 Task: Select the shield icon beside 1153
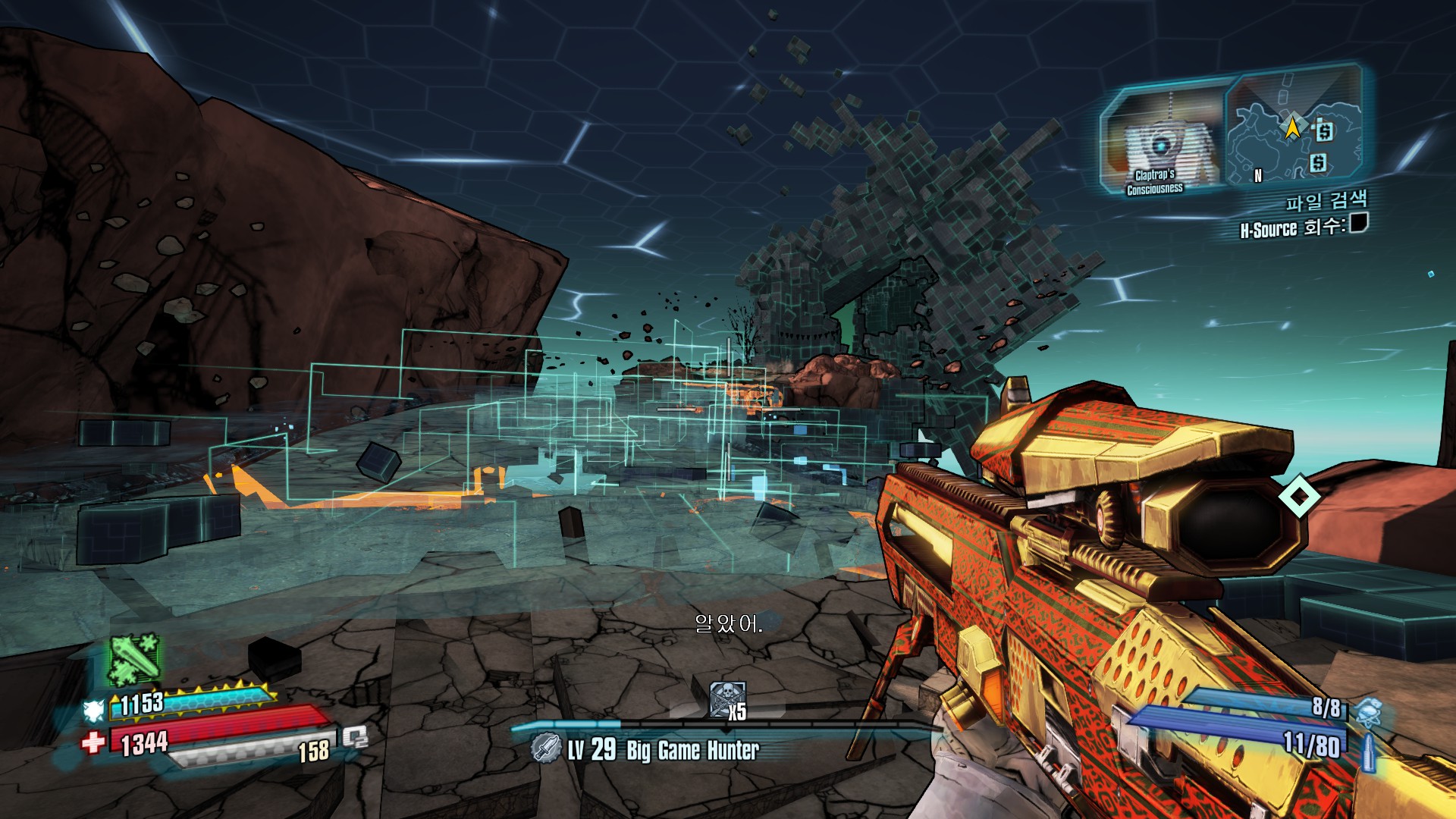tap(94, 711)
